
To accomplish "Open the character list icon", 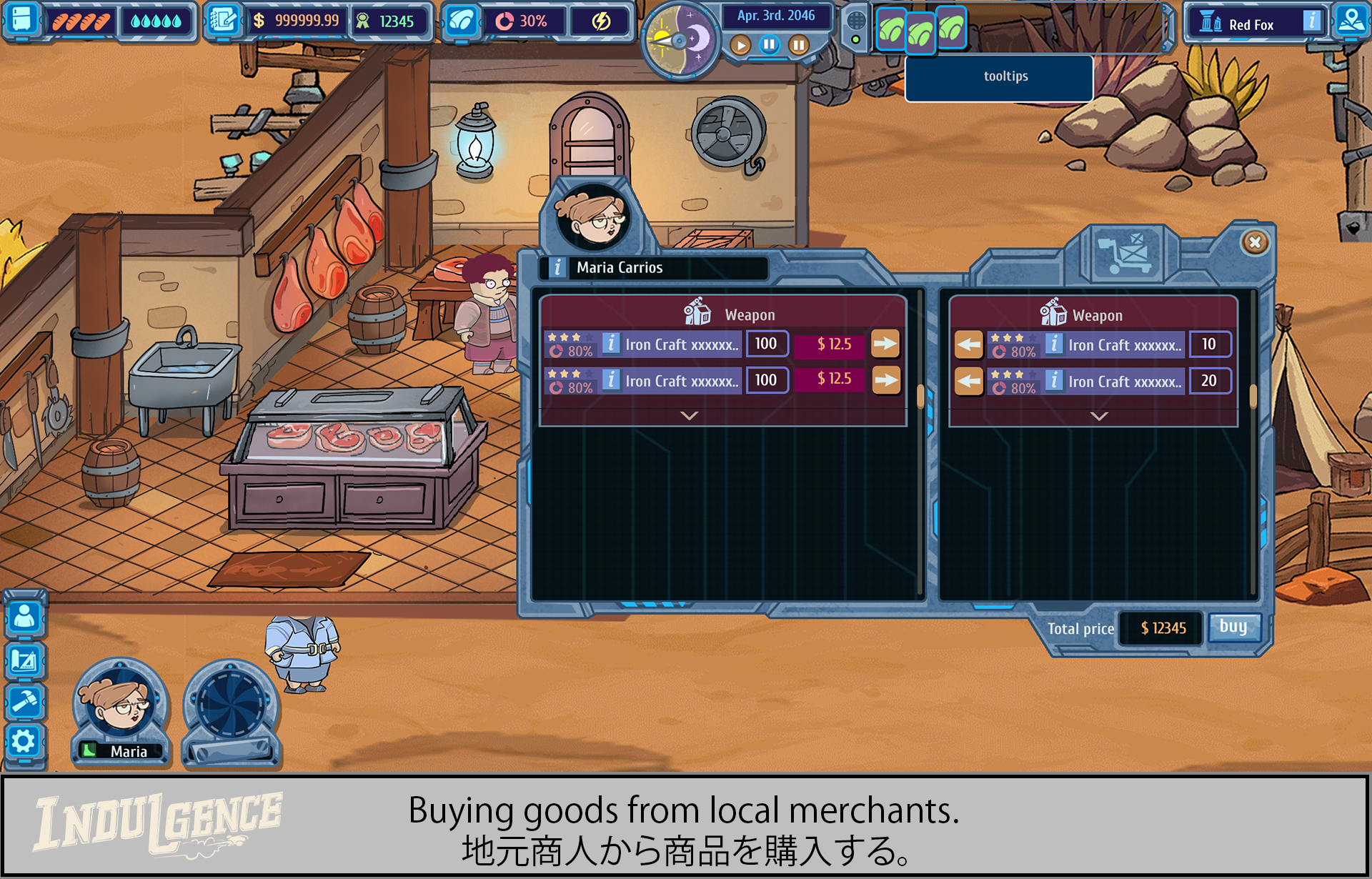I will (x=24, y=617).
